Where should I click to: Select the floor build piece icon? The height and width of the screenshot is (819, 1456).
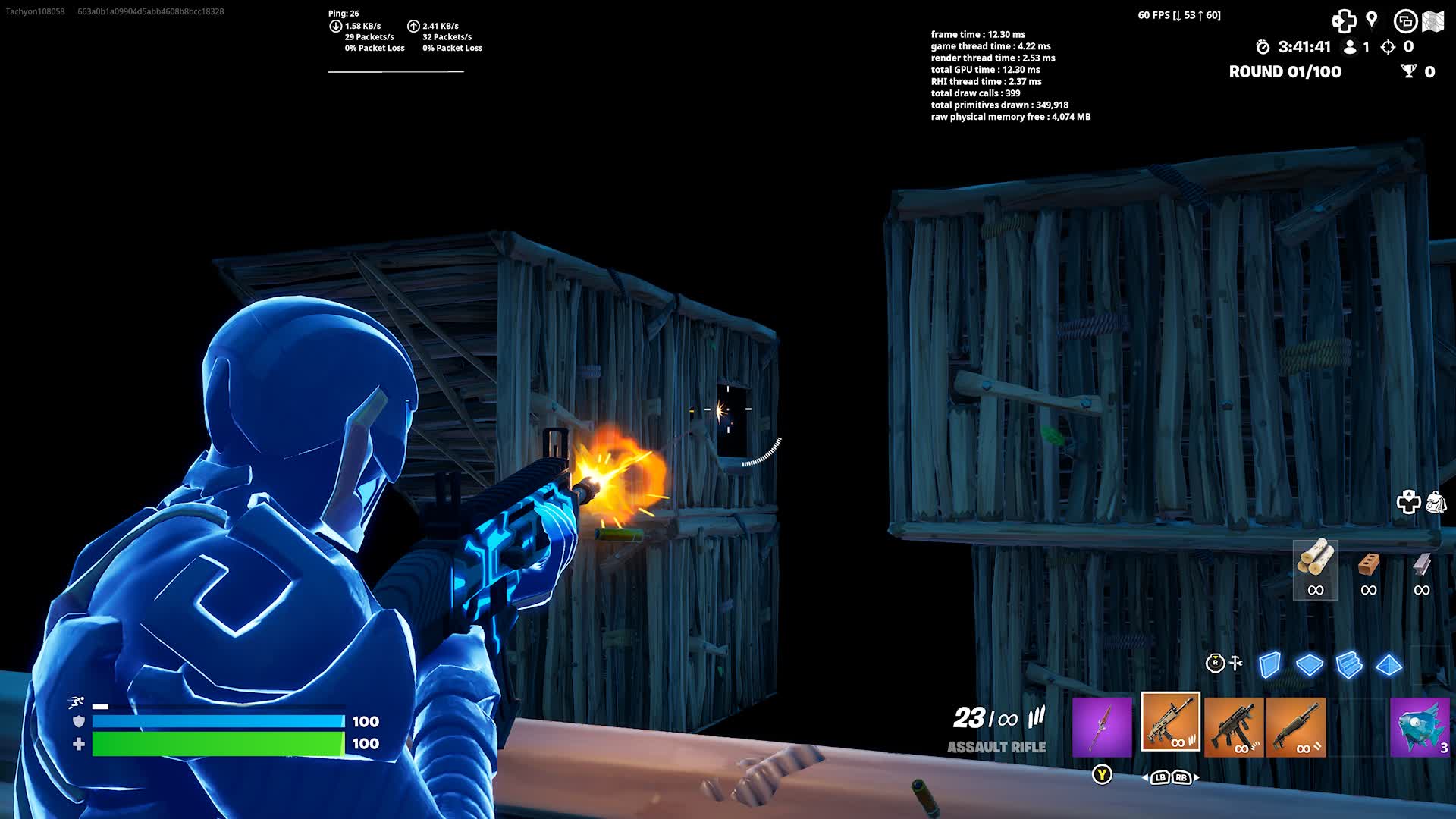pyautogui.click(x=1310, y=664)
